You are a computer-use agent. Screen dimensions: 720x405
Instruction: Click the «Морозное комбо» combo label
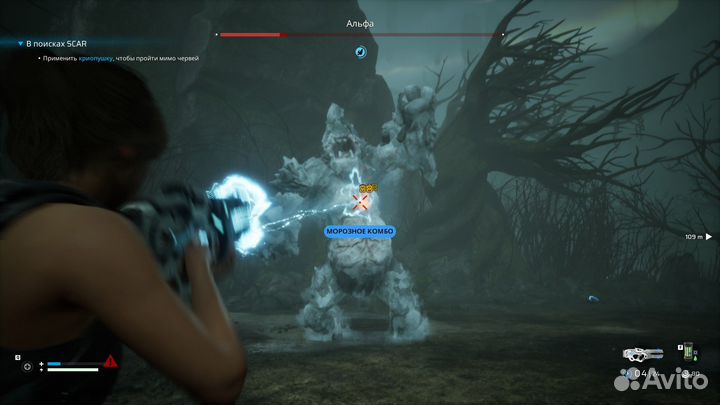[360, 231]
